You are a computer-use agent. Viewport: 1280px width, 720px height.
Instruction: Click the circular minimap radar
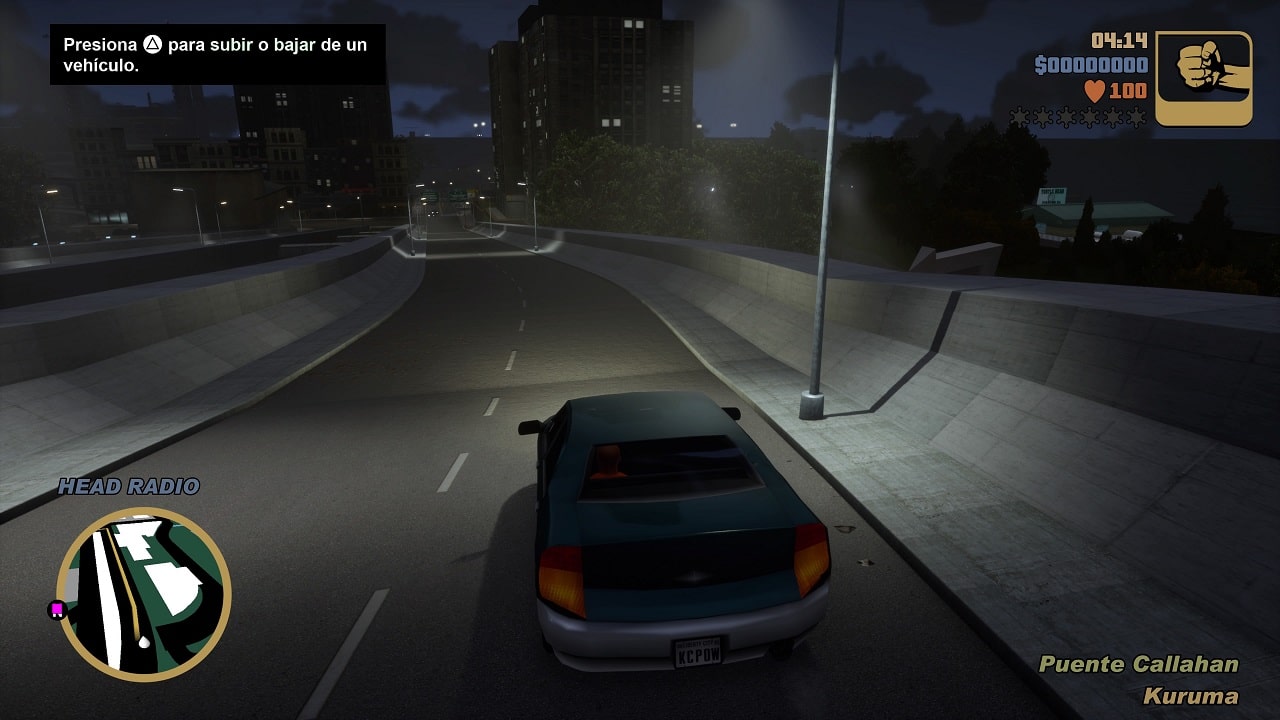pyautogui.click(x=144, y=594)
